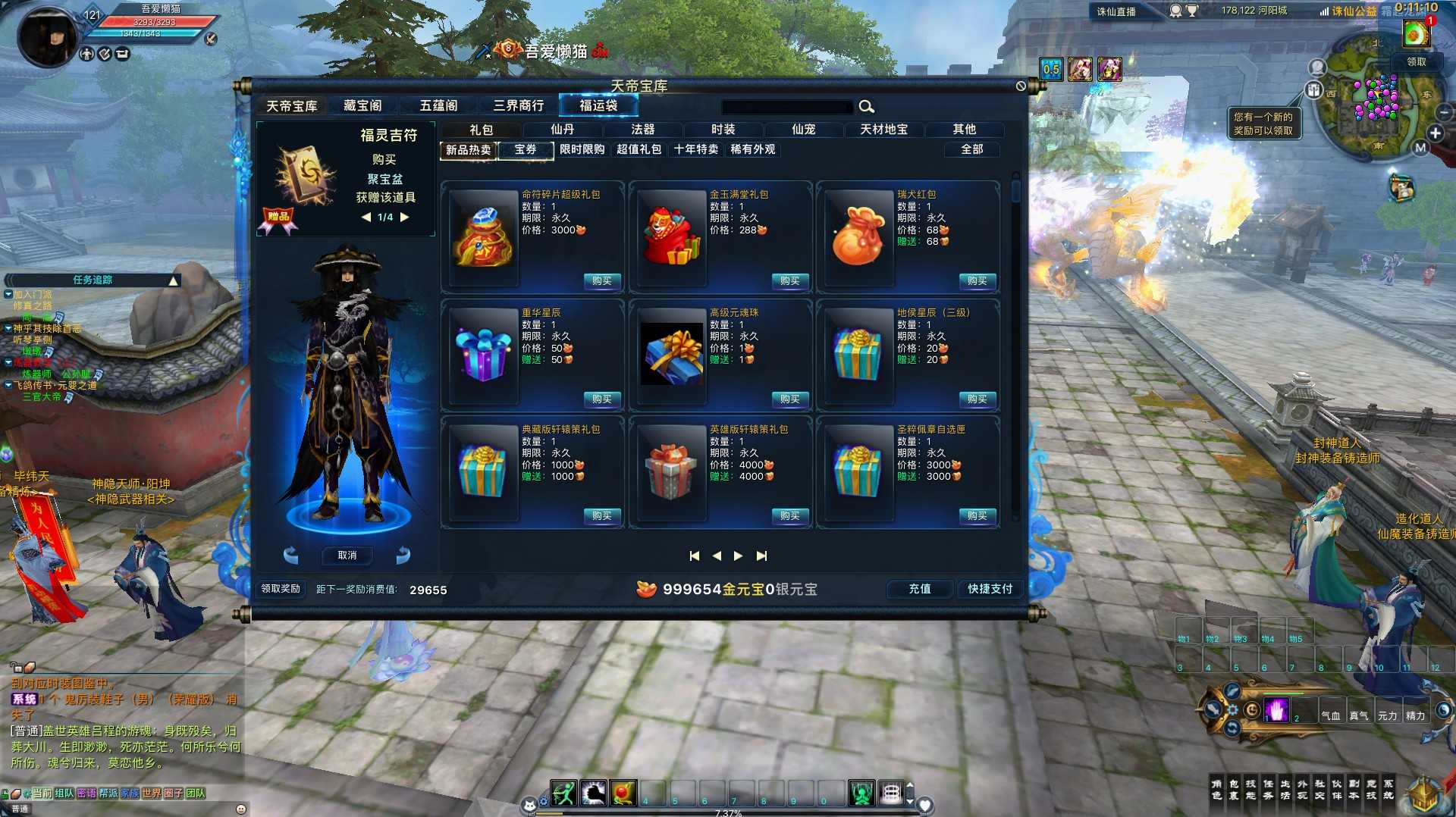Select the 三界商行 tab
Image resolution: width=1456 pixels, height=817 pixels.
pos(518,105)
